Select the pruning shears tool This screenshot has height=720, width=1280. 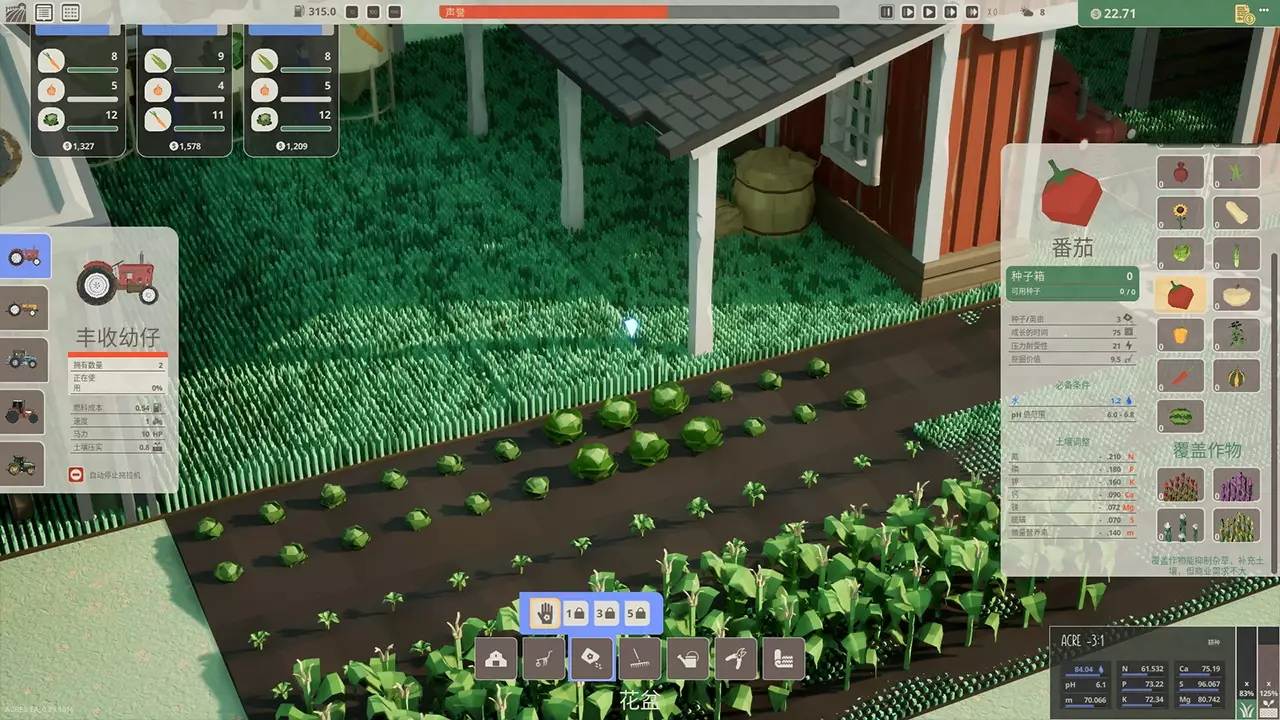click(737, 658)
